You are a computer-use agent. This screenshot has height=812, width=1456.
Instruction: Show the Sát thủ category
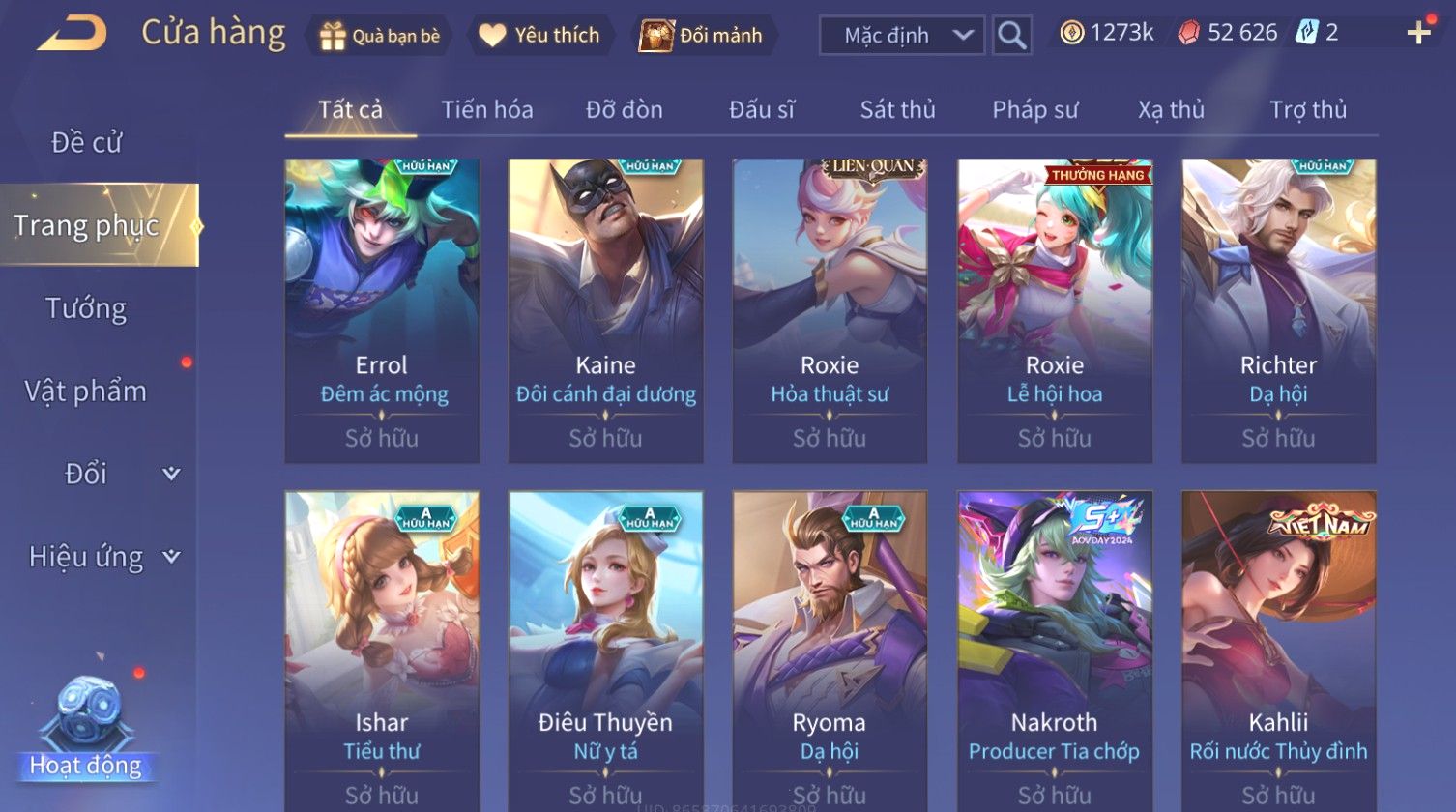(897, 110)
